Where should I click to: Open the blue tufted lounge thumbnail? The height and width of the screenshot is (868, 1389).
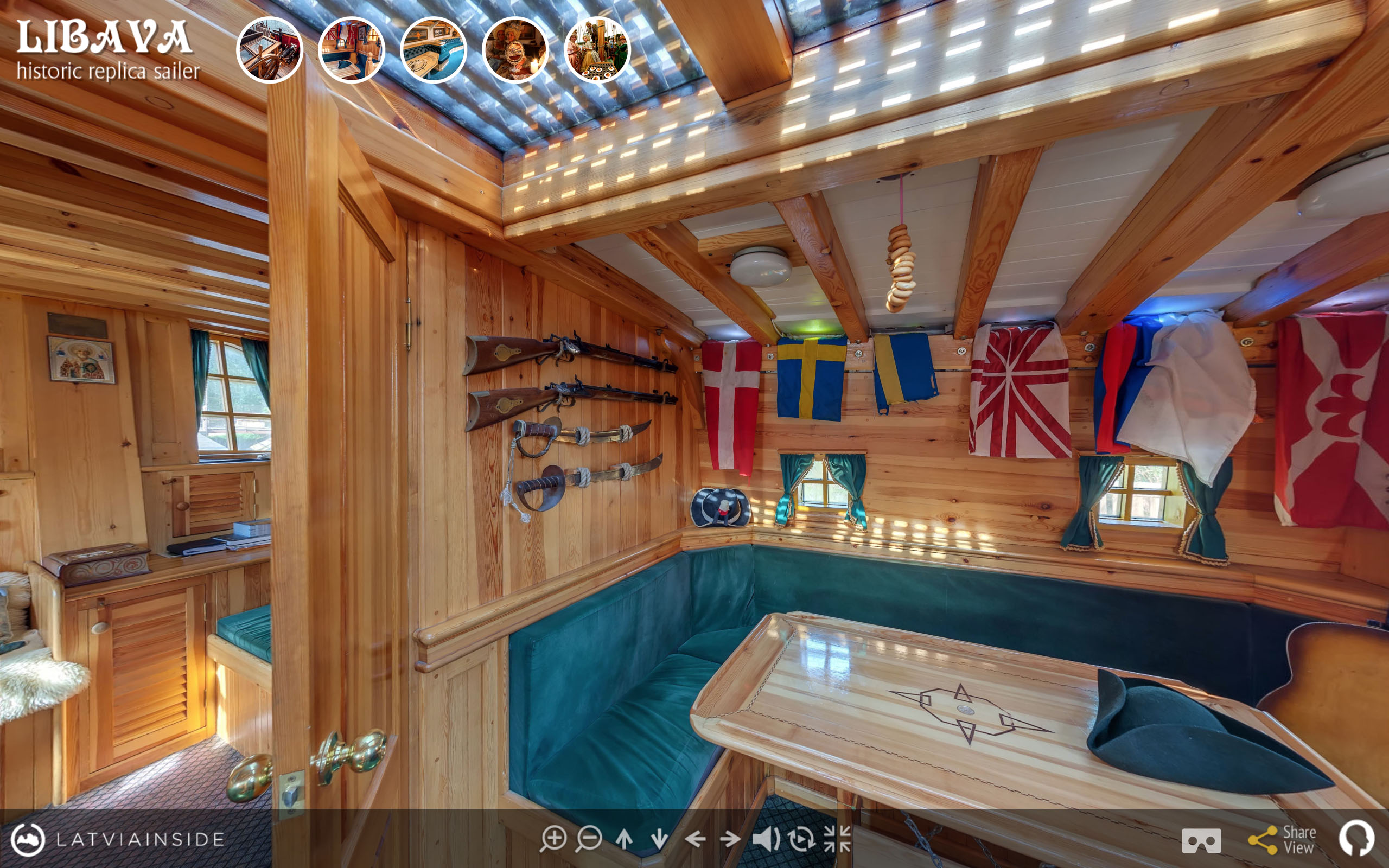(434, 50)
